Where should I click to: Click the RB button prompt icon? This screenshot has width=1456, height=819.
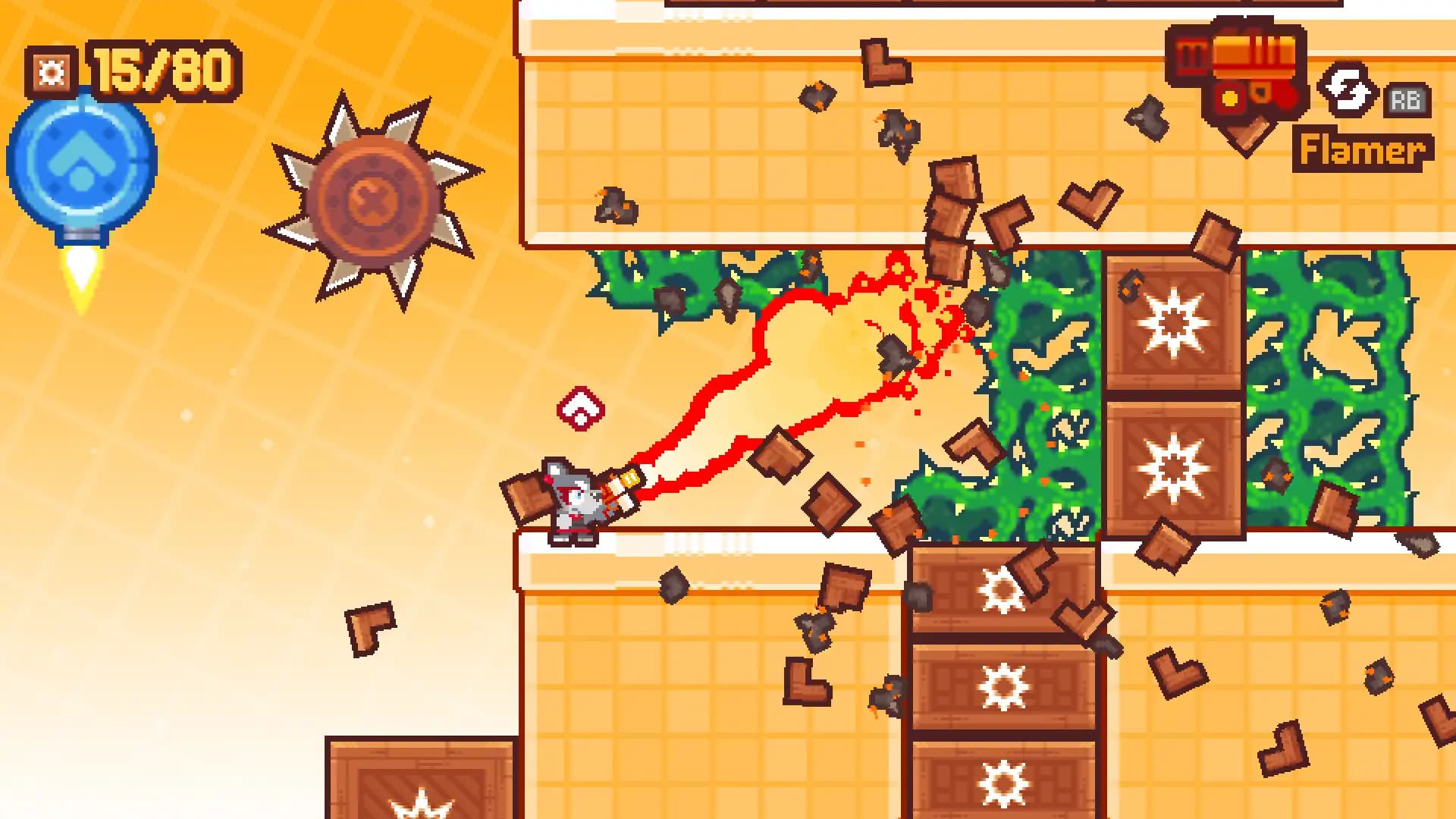(x=1407, y=99)
